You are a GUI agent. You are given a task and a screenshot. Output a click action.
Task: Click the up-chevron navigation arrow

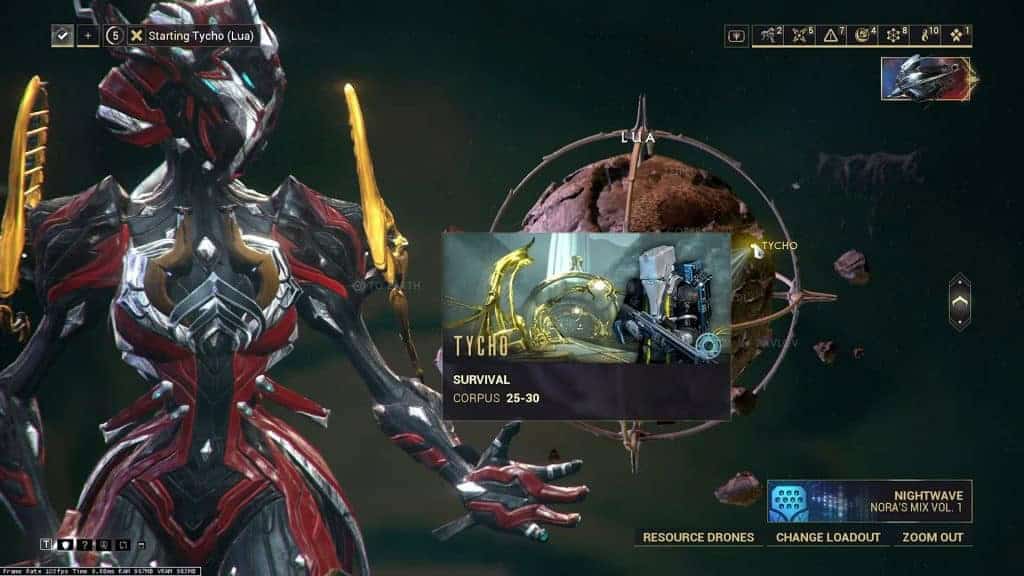[959, 302]
